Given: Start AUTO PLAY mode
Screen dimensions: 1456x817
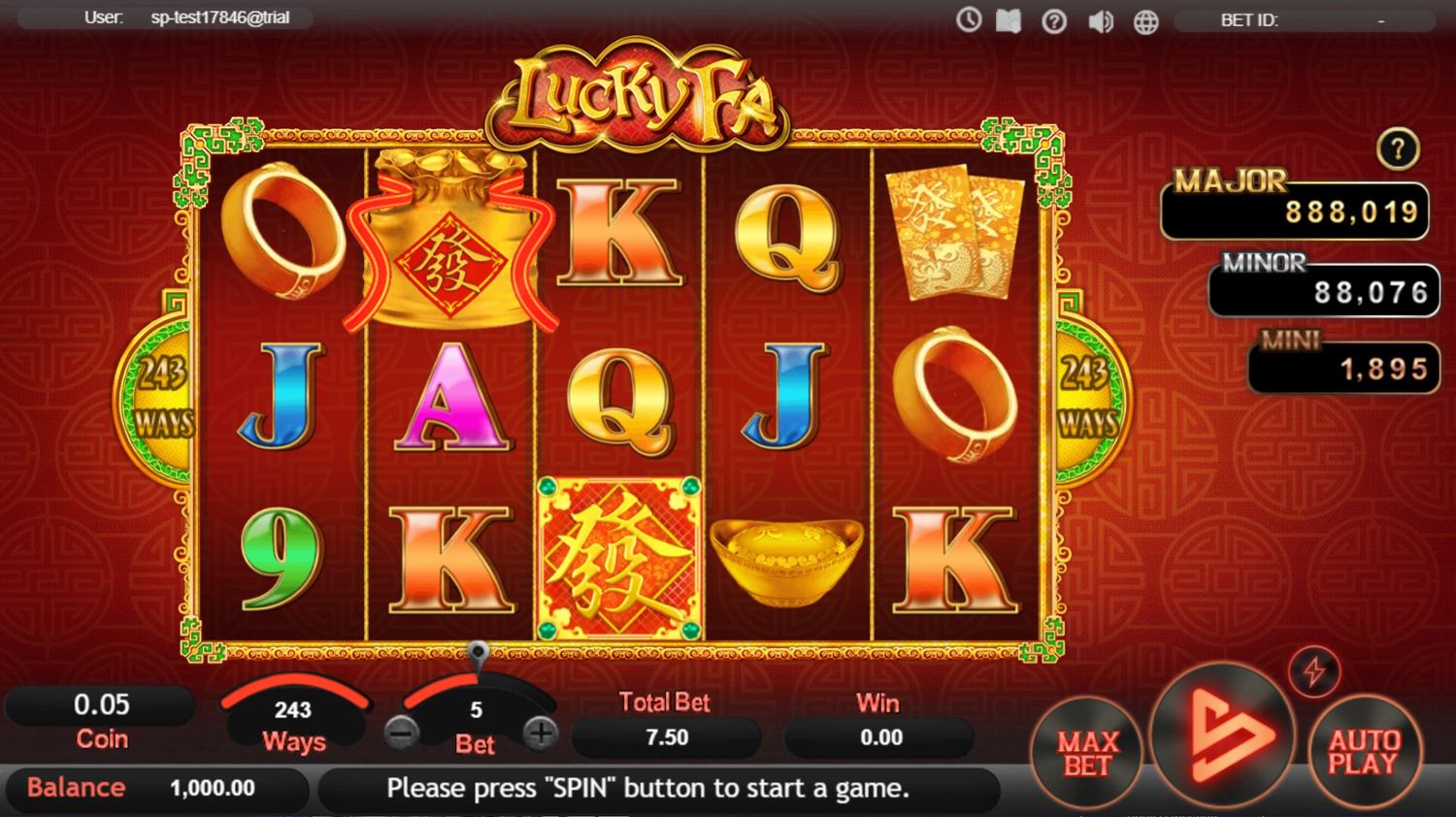Looking at the screenshot, I should point(1364,752).
